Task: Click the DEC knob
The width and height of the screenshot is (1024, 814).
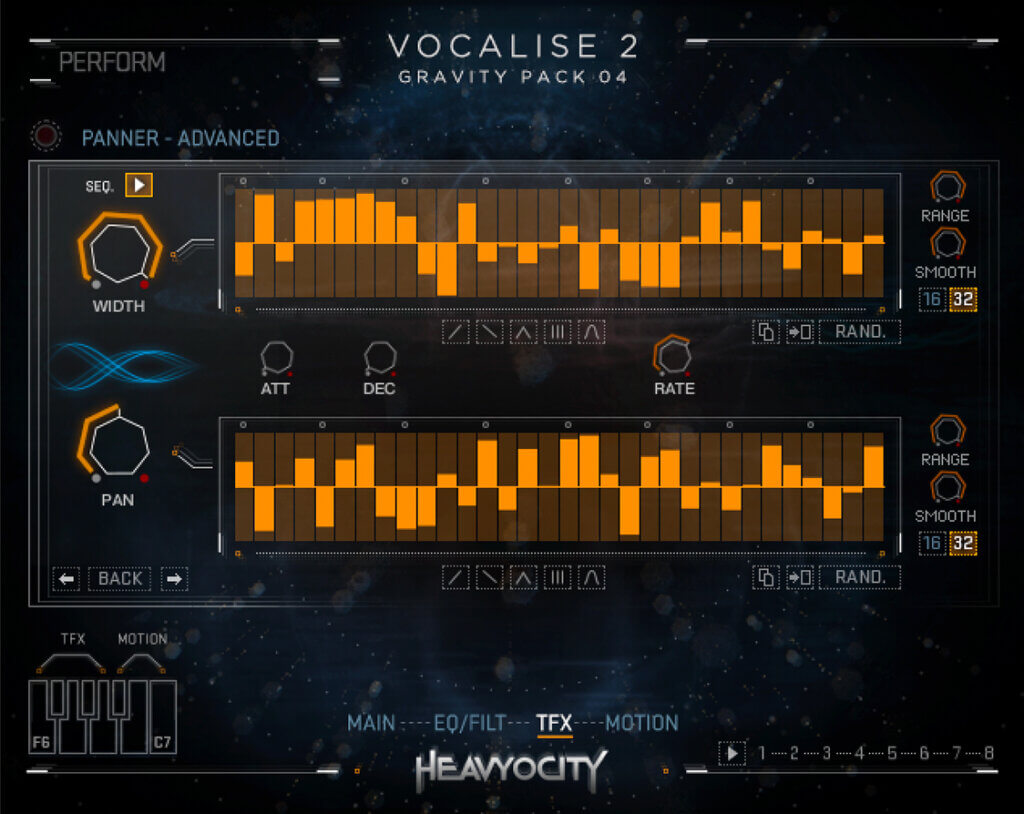Action: (x=379, y=357)
